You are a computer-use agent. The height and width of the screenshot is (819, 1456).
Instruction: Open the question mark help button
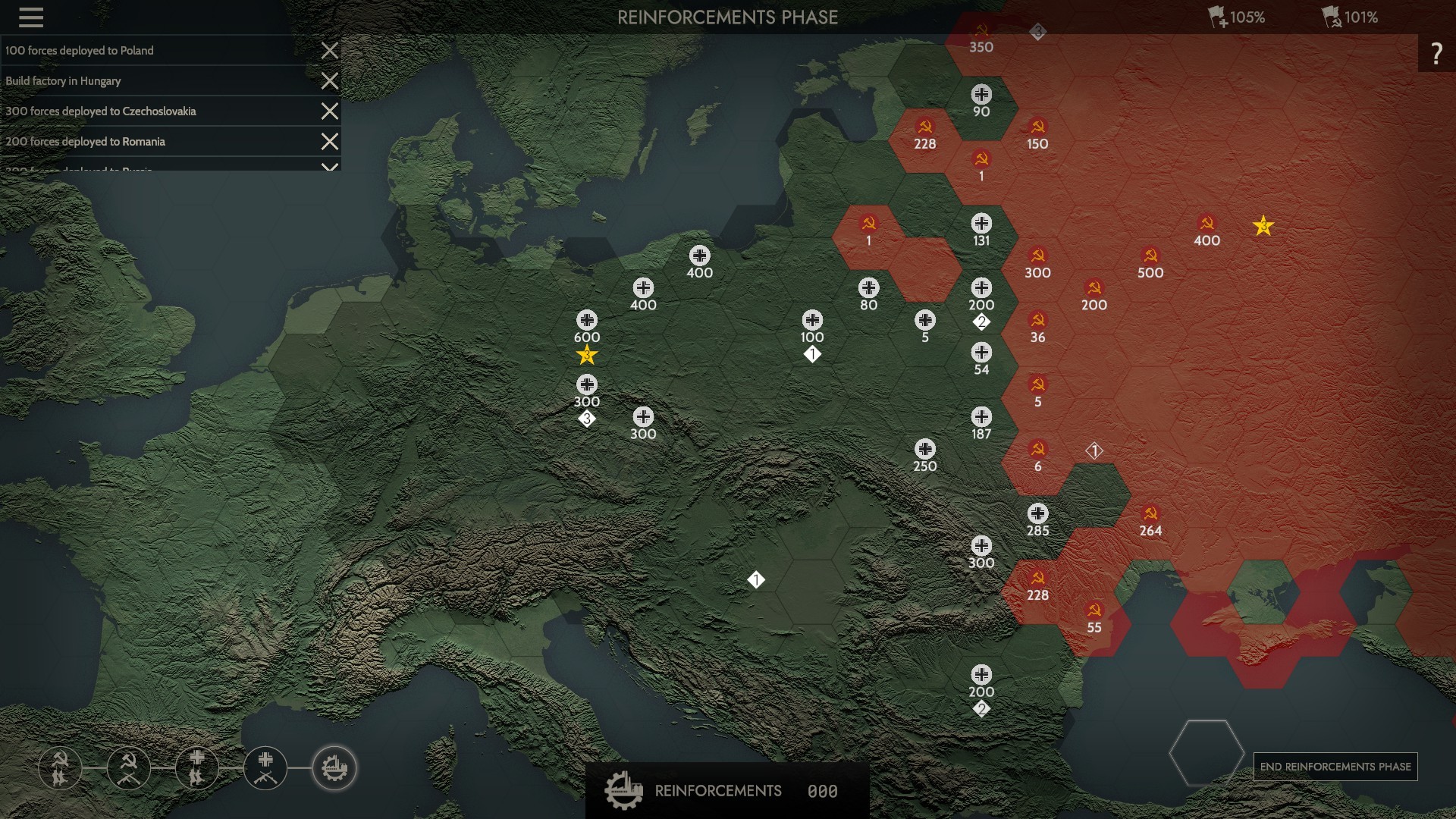[x=1436, y=53]
